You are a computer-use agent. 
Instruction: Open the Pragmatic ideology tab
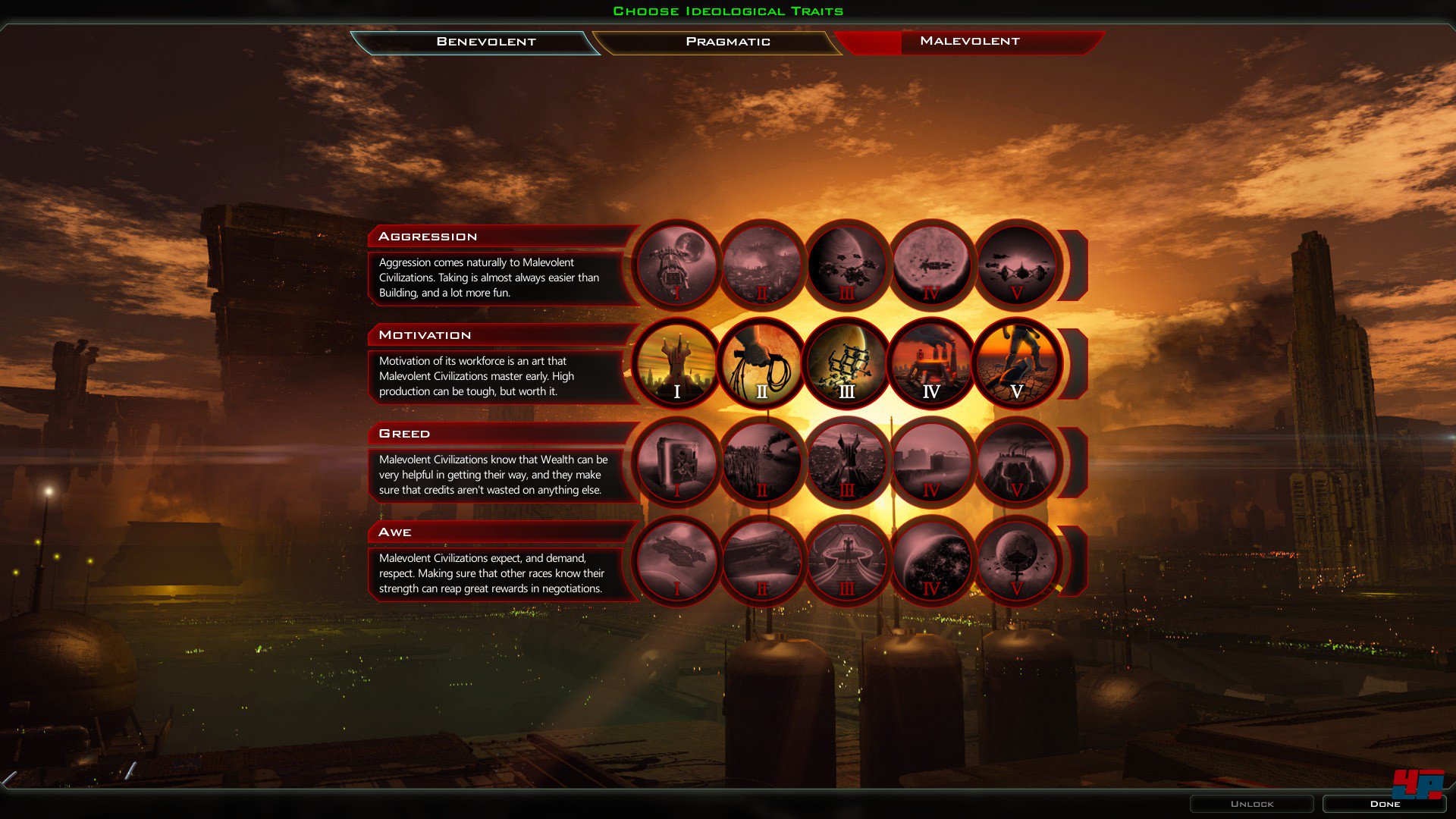click(728, 42)
